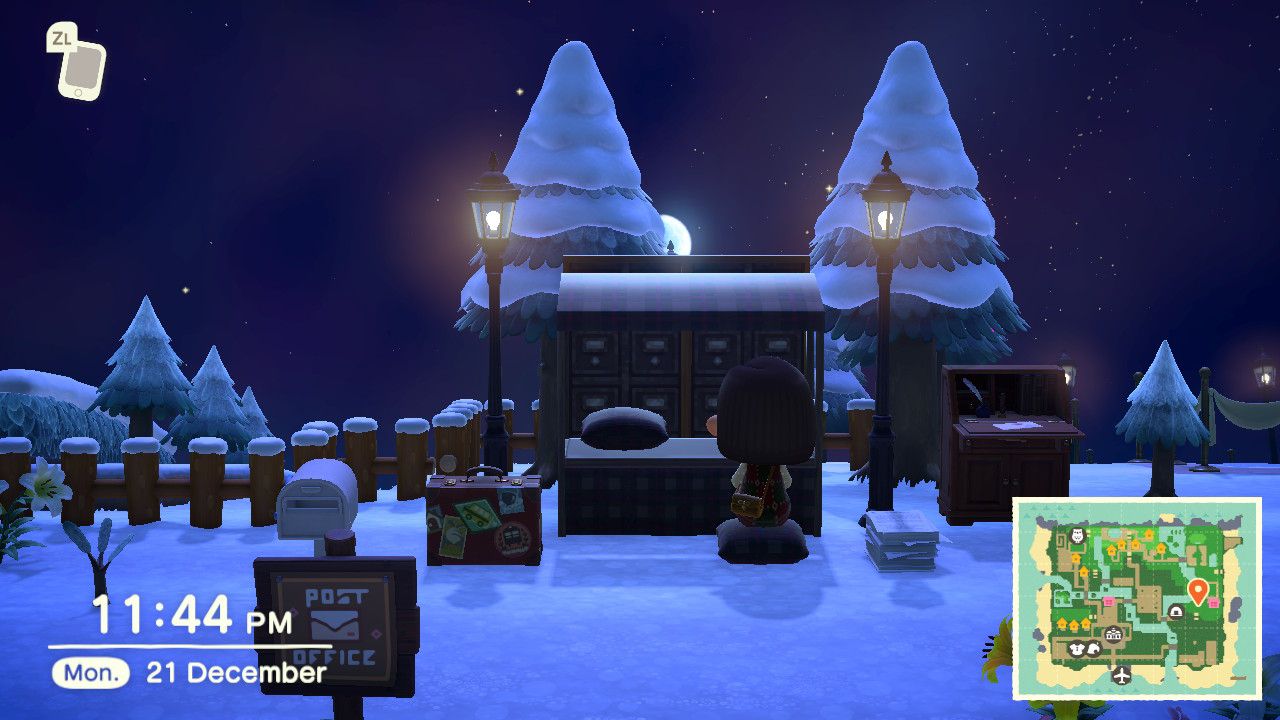This screenshot has height=720, width=1280.
Task: Select the Able Sisters shirt icon on the map
Action: [1076, 647]
